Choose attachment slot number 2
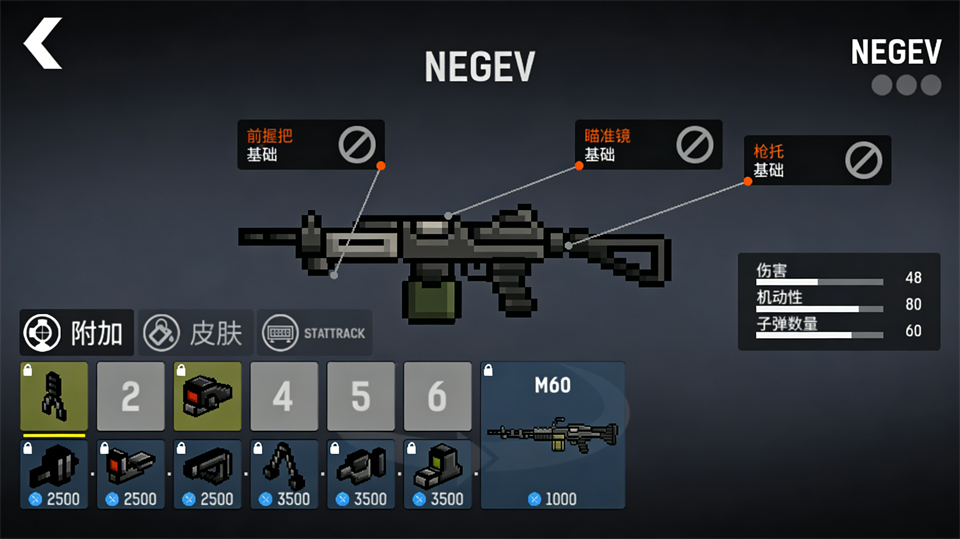The height and width of the screenshot is (539, 960). click(130, 397)
